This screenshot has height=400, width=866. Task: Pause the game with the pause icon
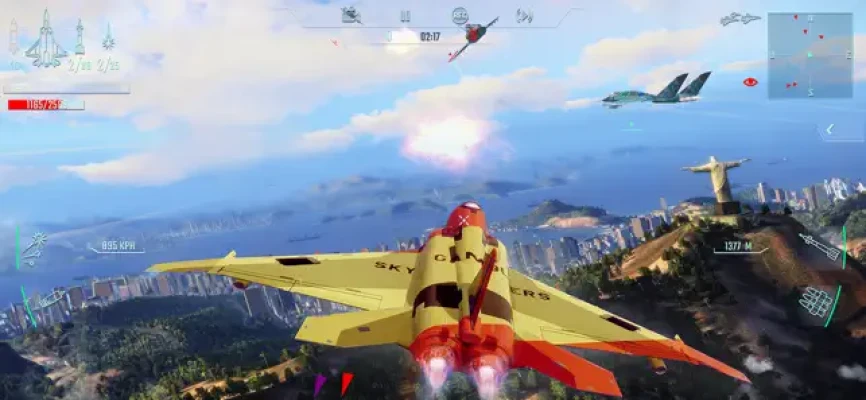pyautogui.click(x=405, y=16)
